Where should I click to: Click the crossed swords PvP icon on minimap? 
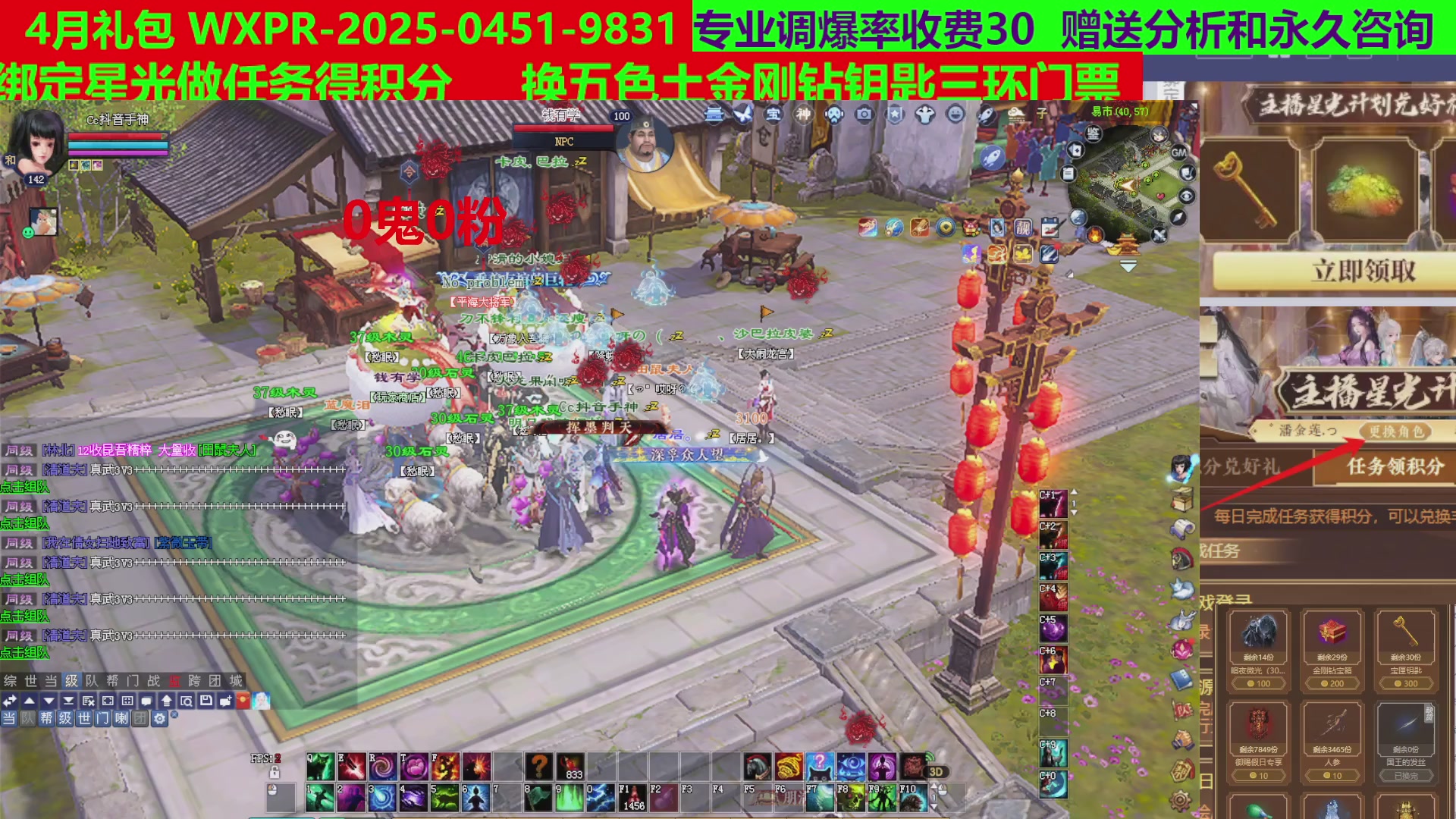1159,235
